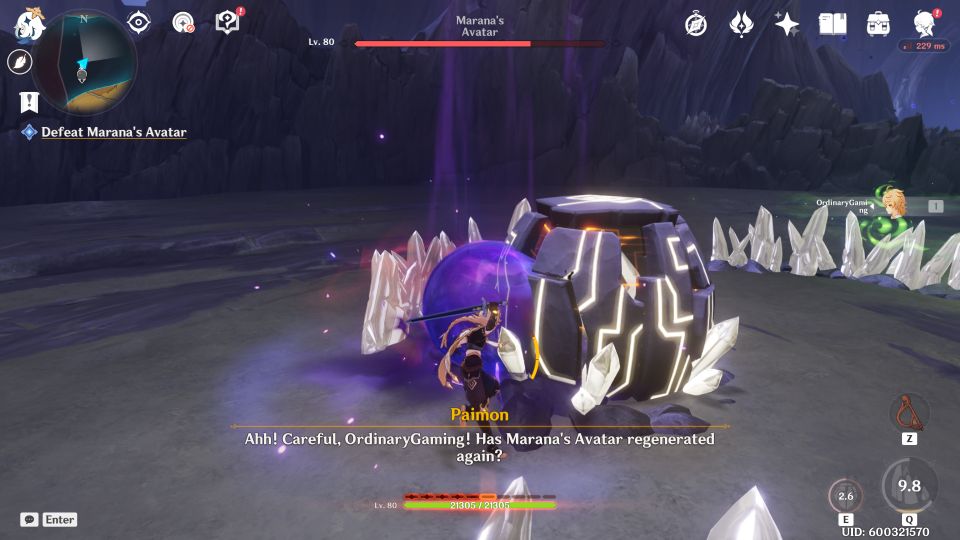Open the map from the minimap
The width and height of the screenshot is (960, 540).
(x=85, y=60)
